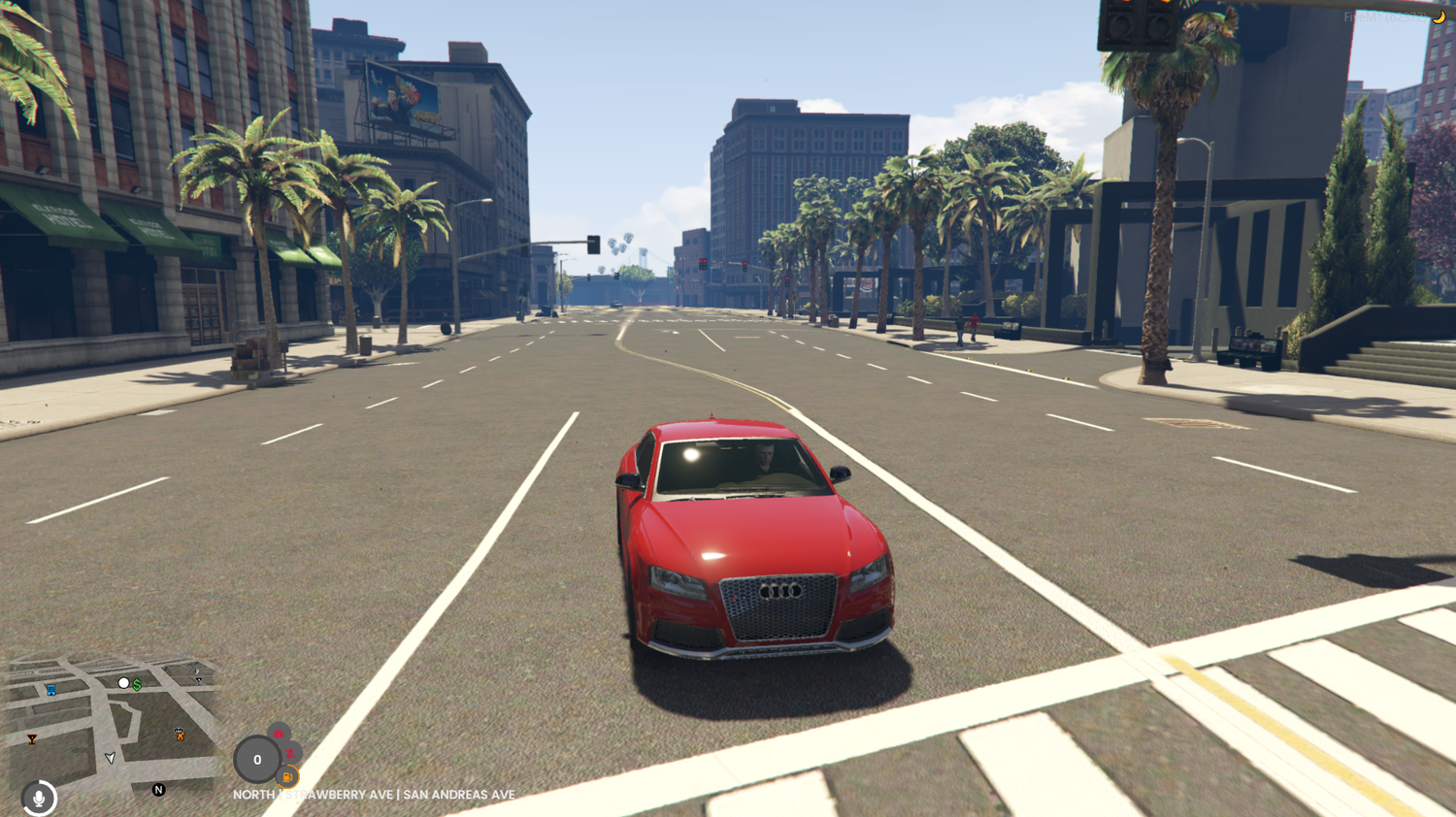Select the trophy blip at minimap top right

pos(199,680)
